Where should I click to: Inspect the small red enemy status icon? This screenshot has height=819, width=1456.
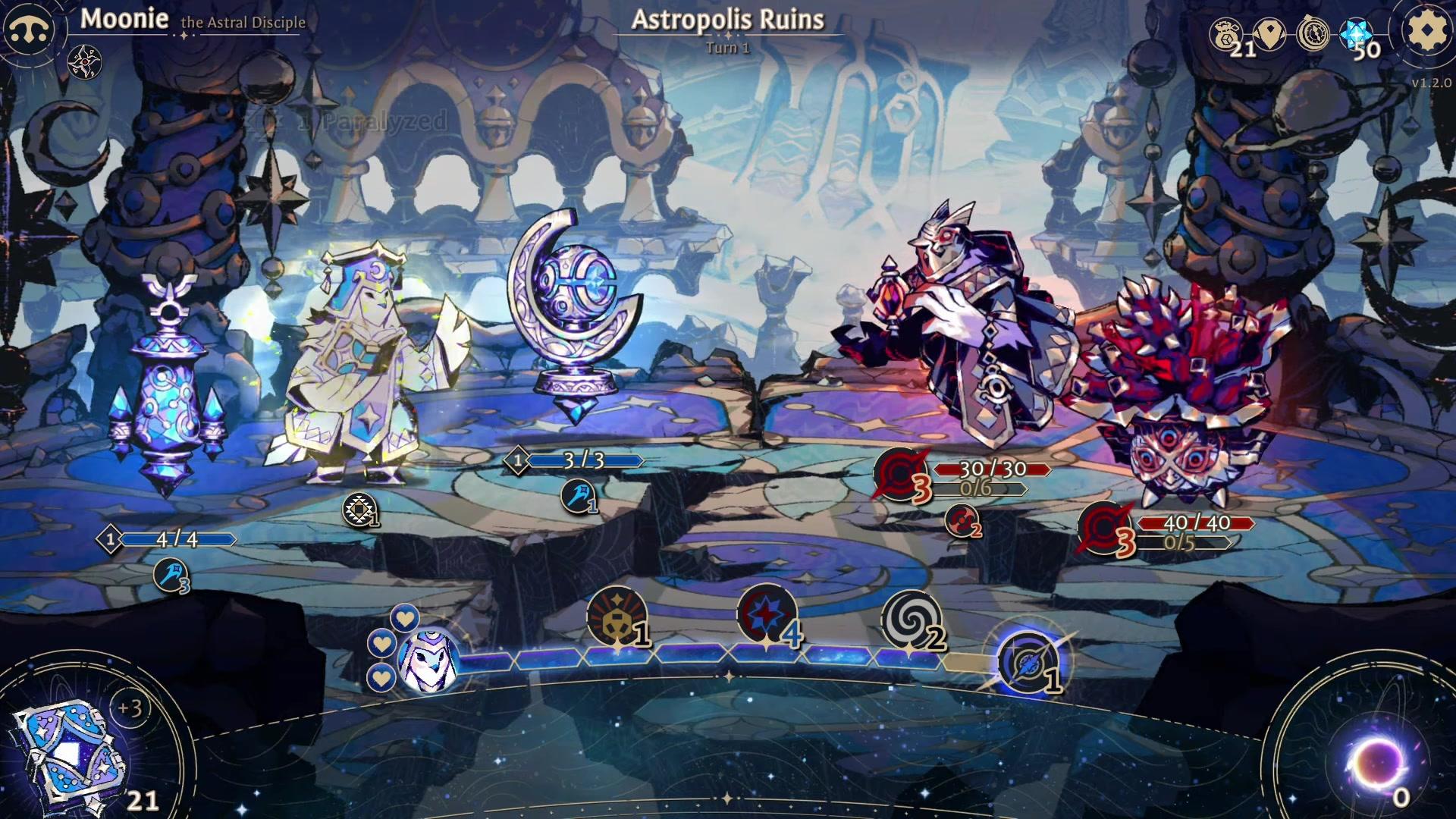[x=960, y=520]
